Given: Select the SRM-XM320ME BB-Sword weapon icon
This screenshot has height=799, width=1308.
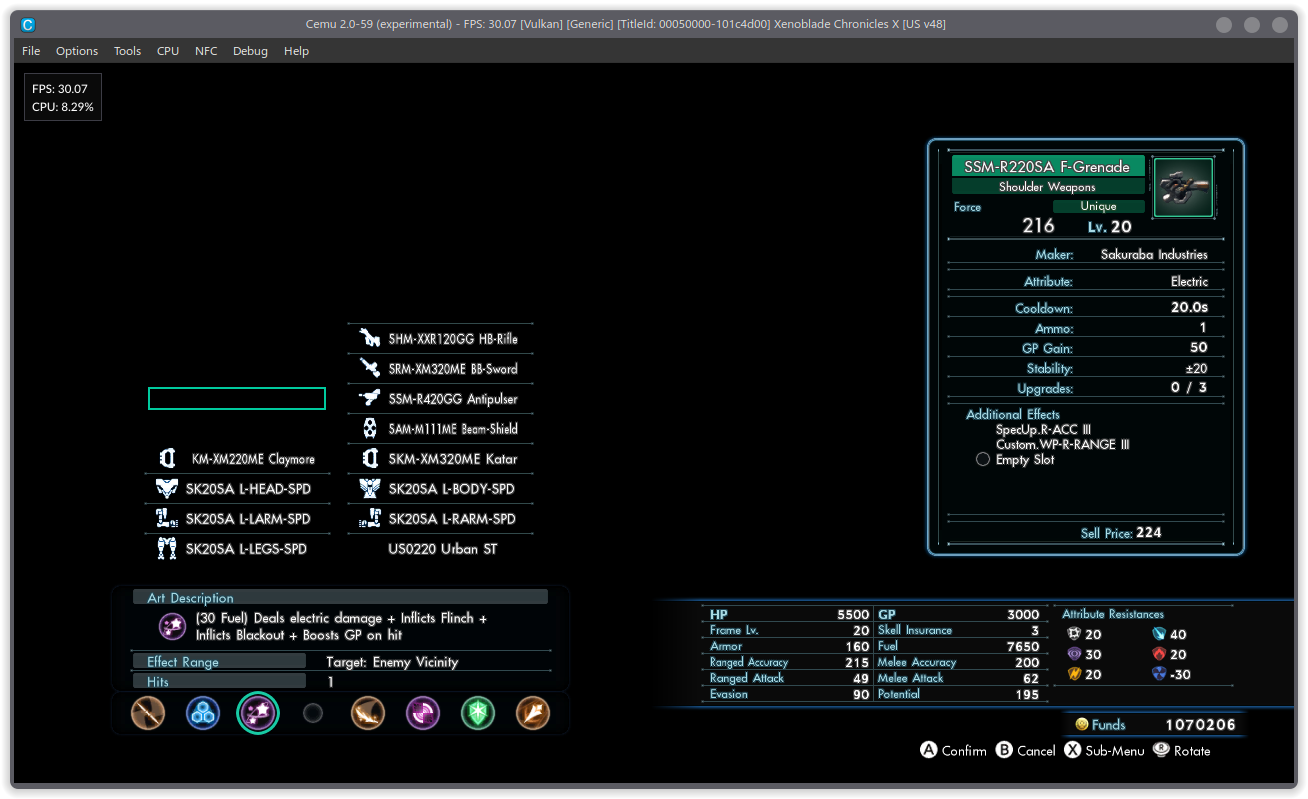Looking at the screenshot, I should click(369, 368).
